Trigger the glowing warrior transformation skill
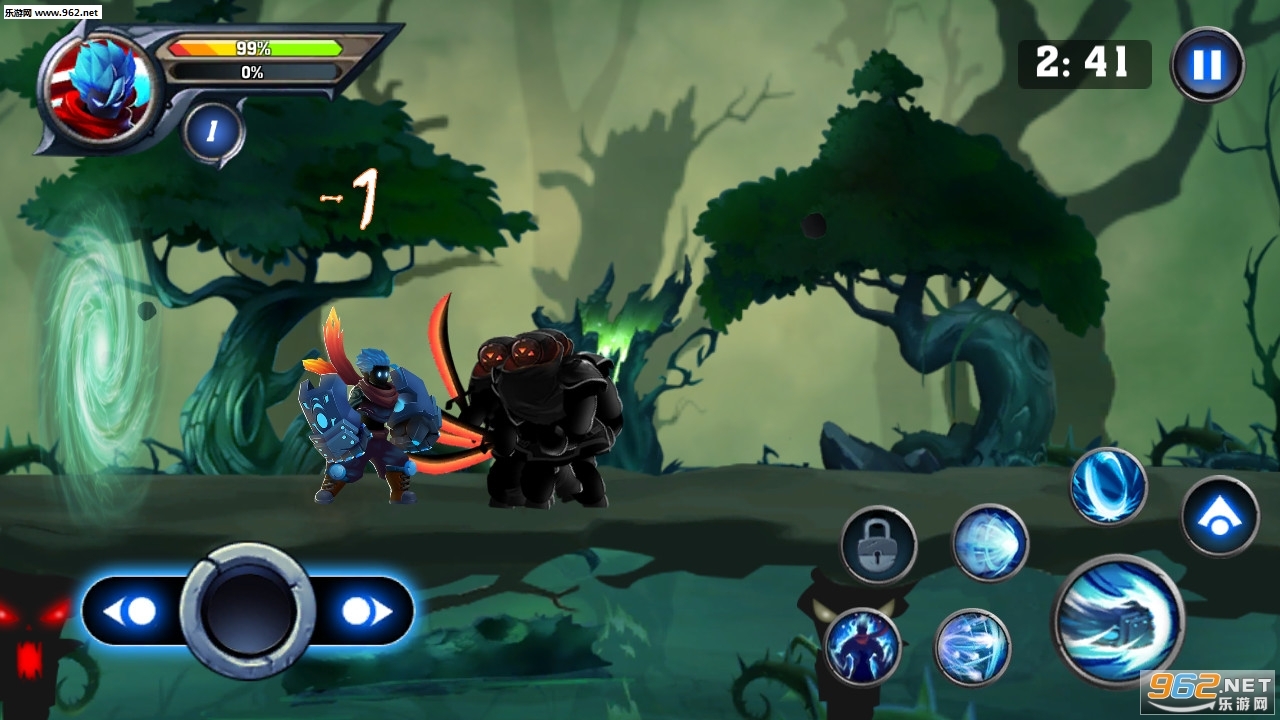 [x=862, y=647]
